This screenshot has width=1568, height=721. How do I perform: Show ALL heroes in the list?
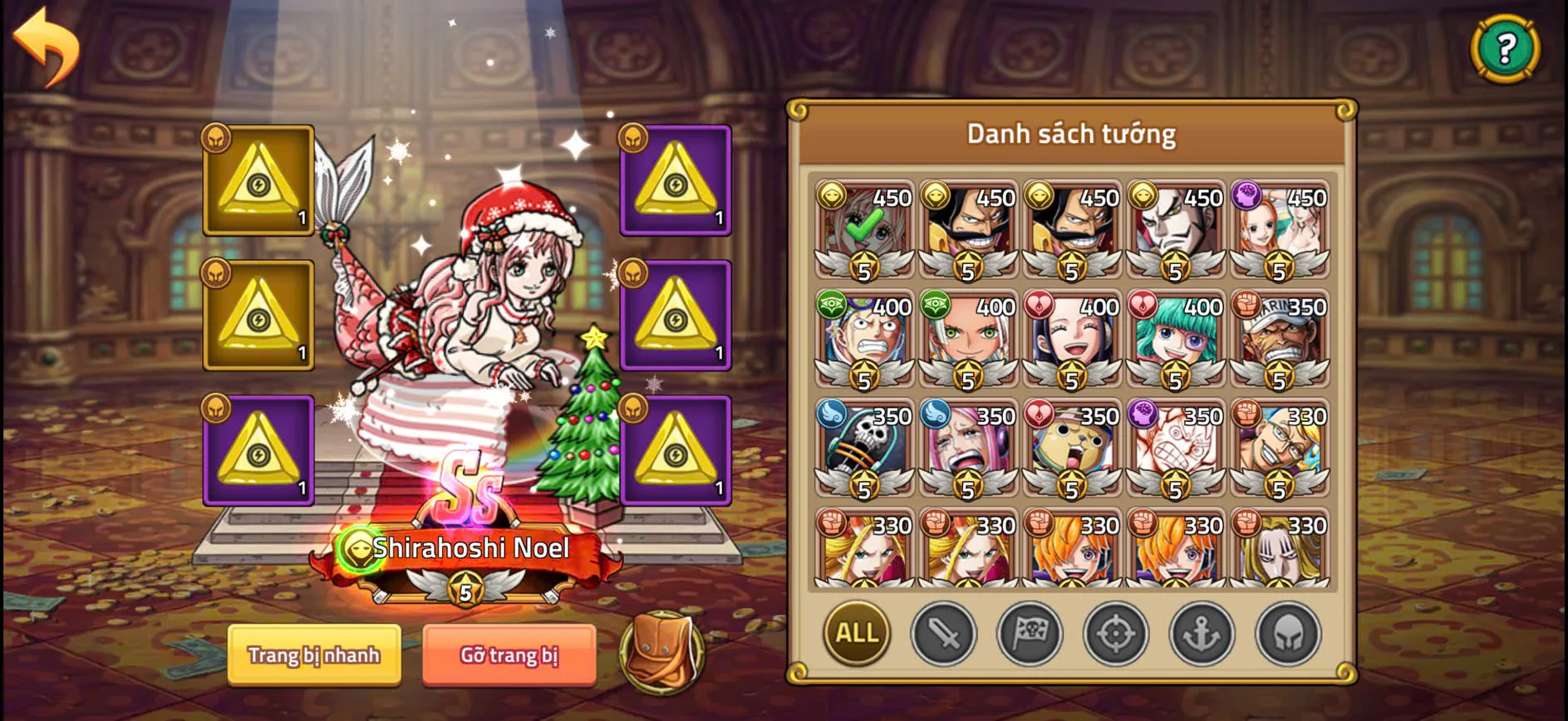[856, 634]
